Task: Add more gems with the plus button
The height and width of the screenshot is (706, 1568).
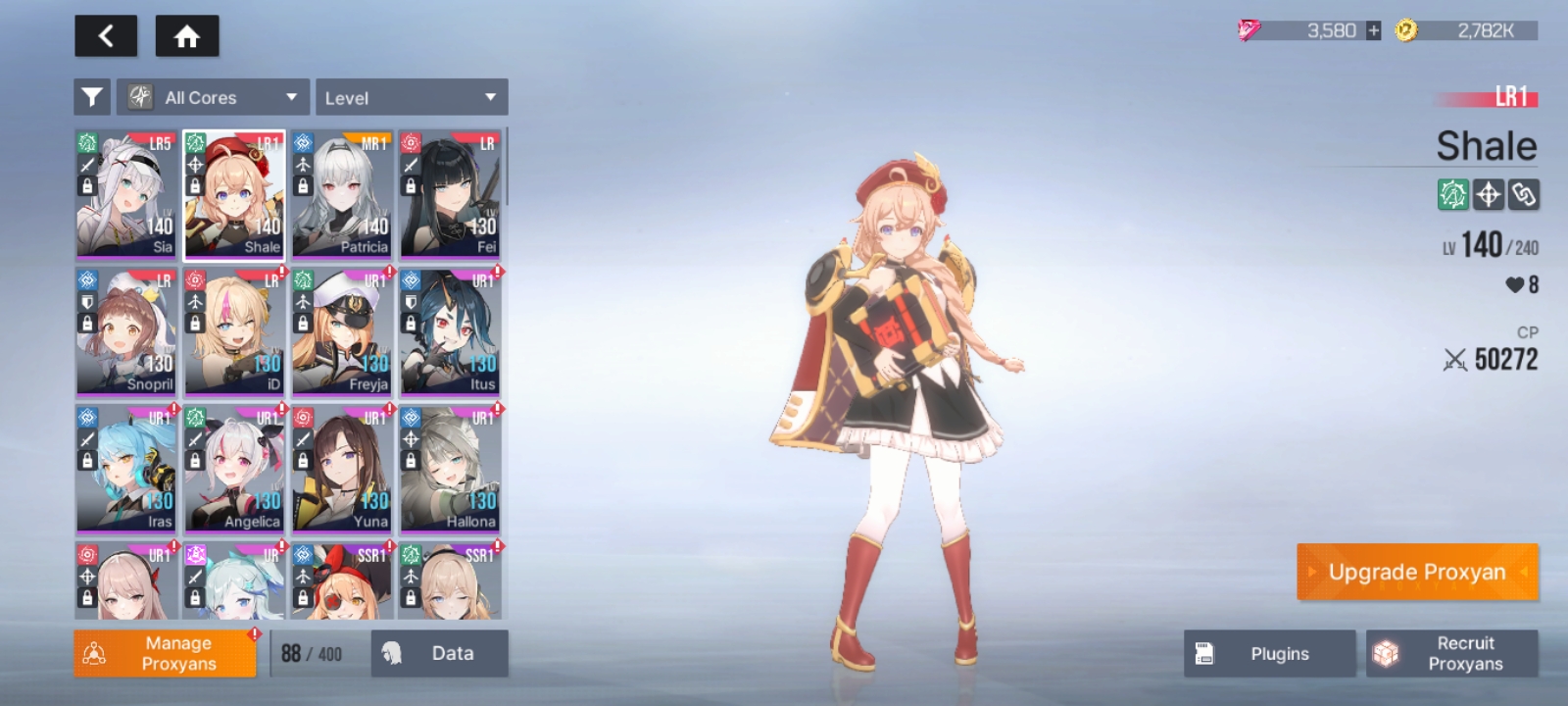Action: (x=1373, y=31)
